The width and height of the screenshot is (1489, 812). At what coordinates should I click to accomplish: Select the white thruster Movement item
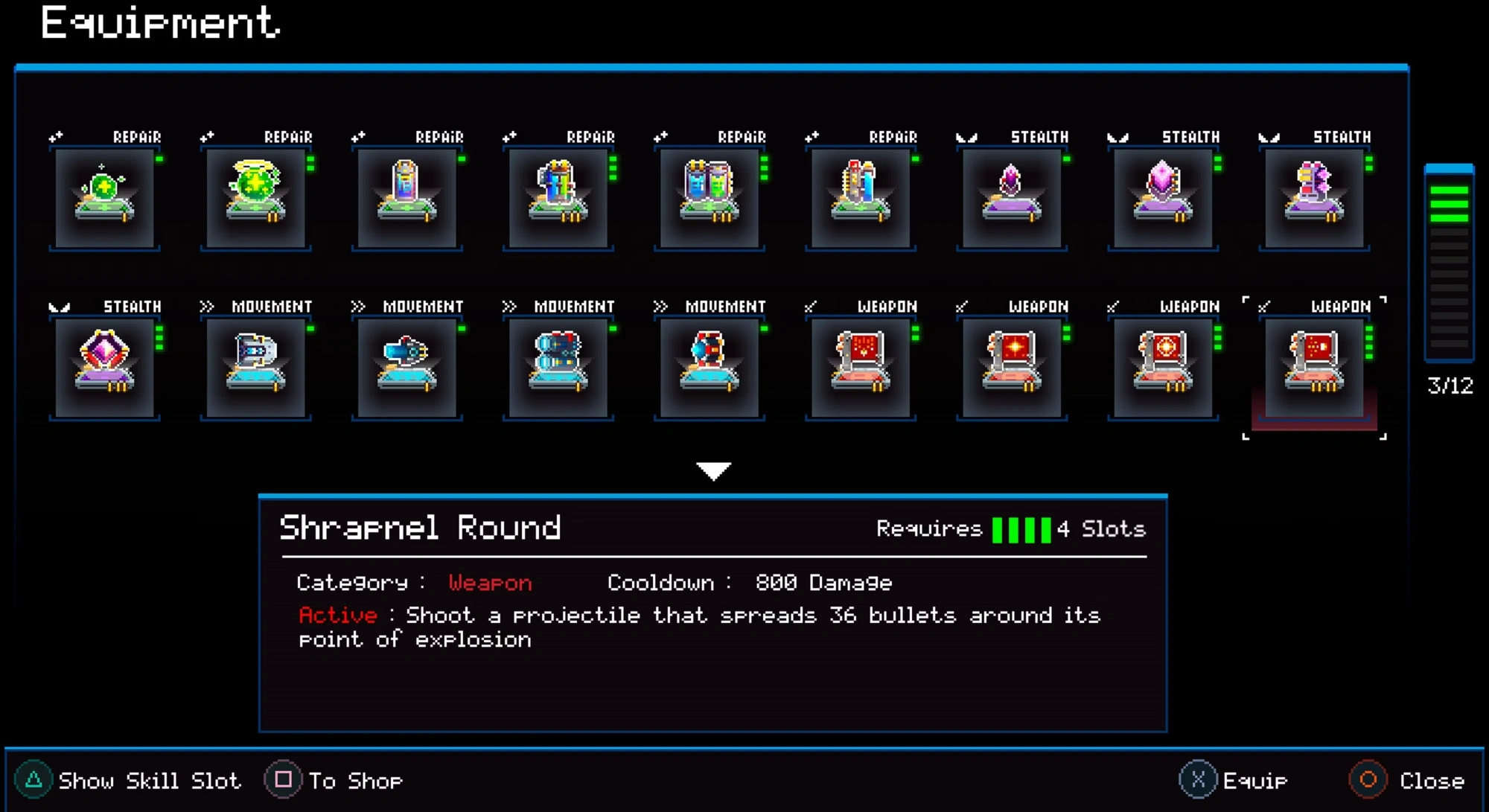pos(255,368)
